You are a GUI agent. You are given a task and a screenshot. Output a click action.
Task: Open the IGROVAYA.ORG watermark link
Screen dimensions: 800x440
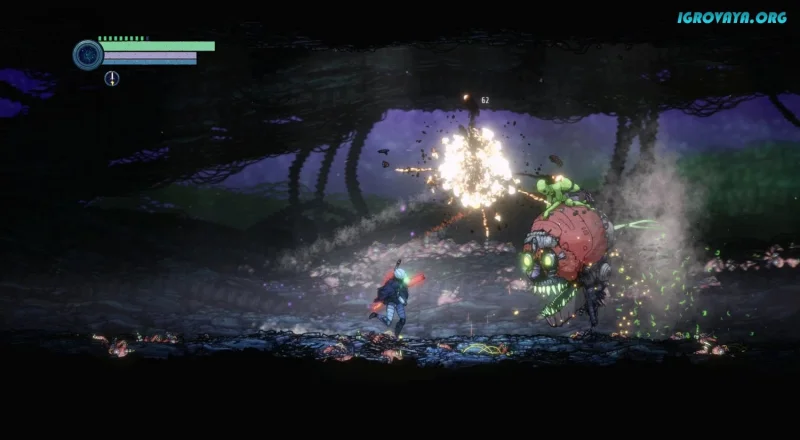tap(733, 17)
